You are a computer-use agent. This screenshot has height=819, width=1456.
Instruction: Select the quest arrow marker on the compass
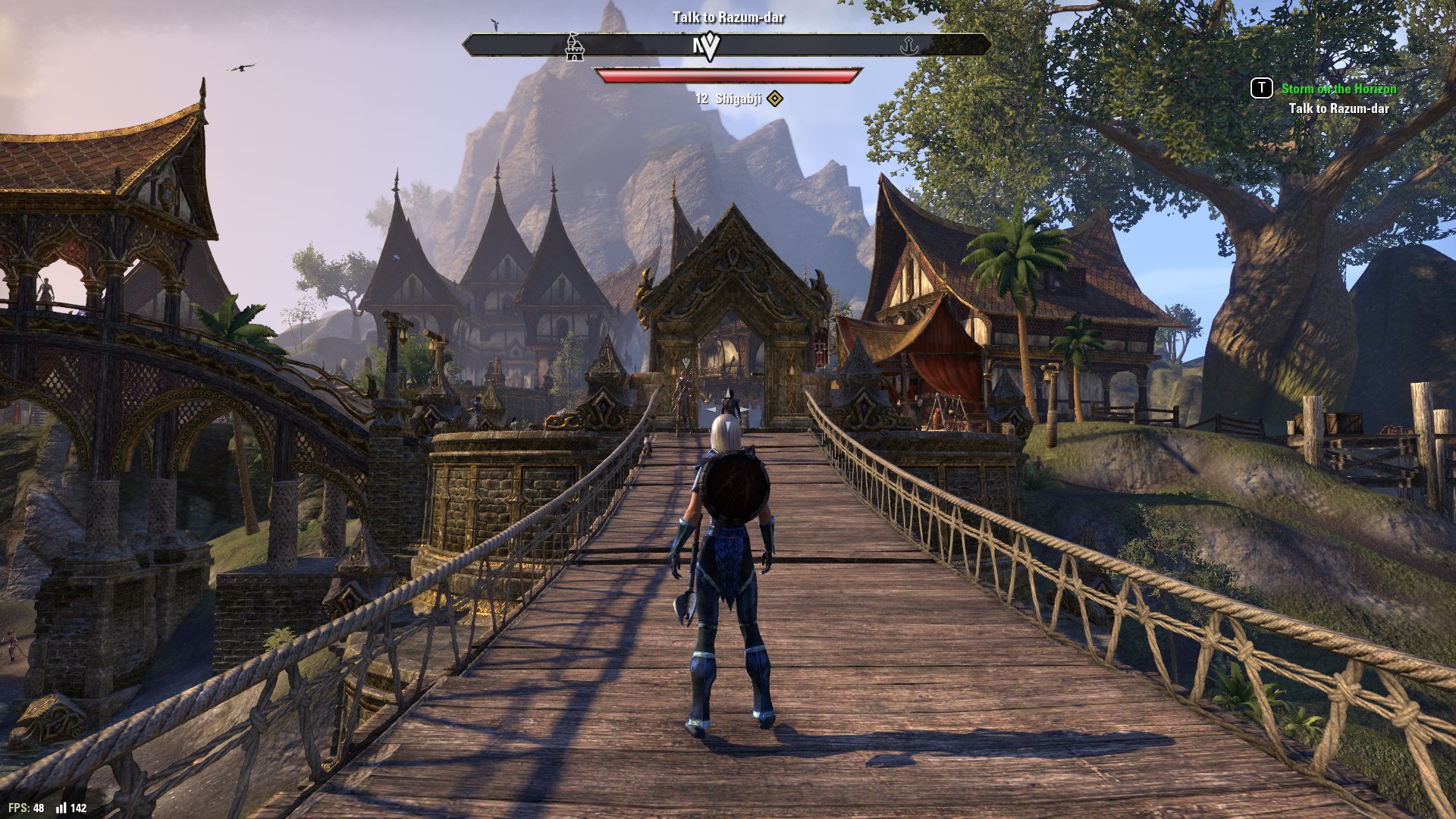[709, 47]
